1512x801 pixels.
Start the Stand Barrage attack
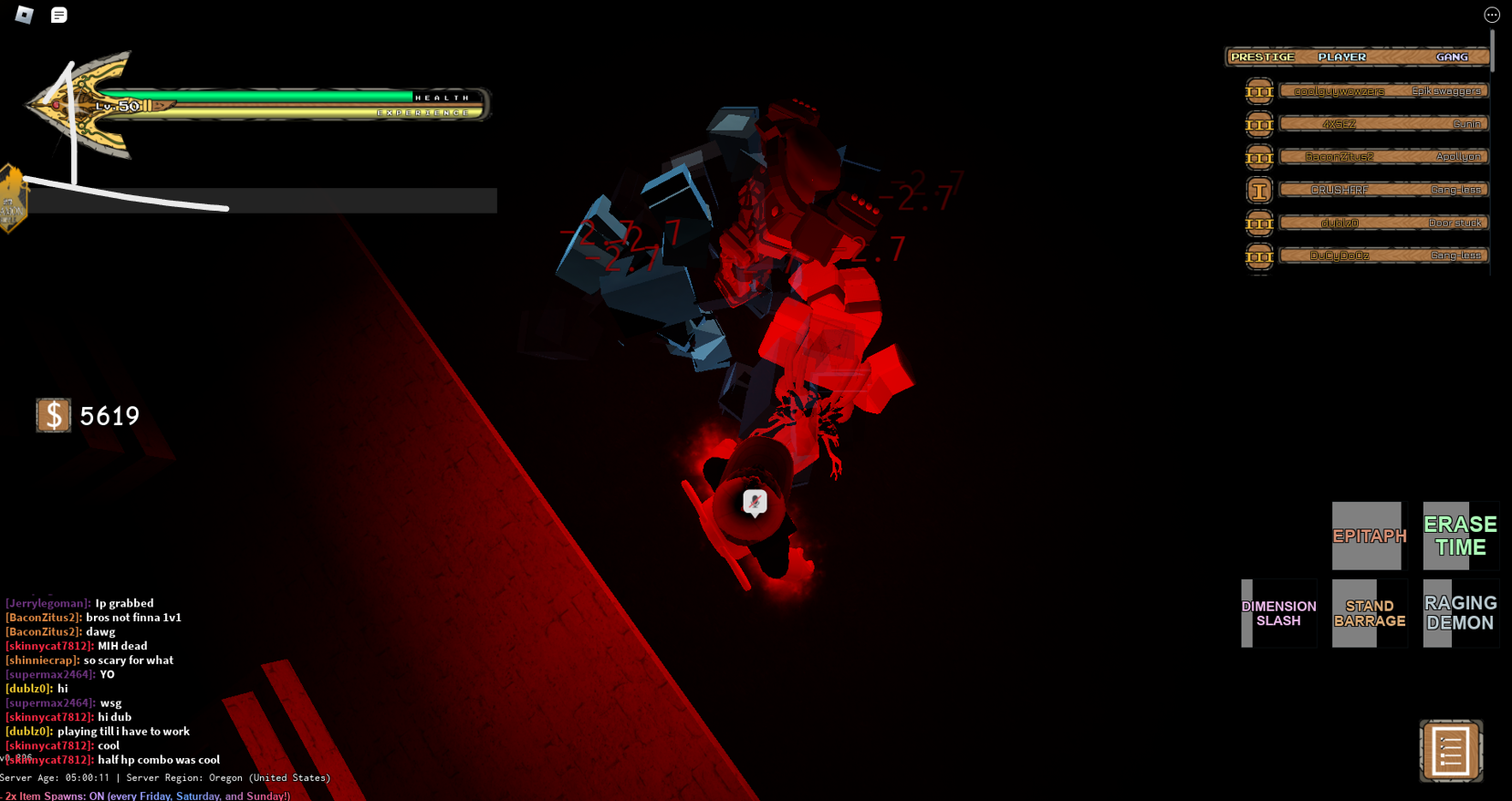tap(1369, 613)
